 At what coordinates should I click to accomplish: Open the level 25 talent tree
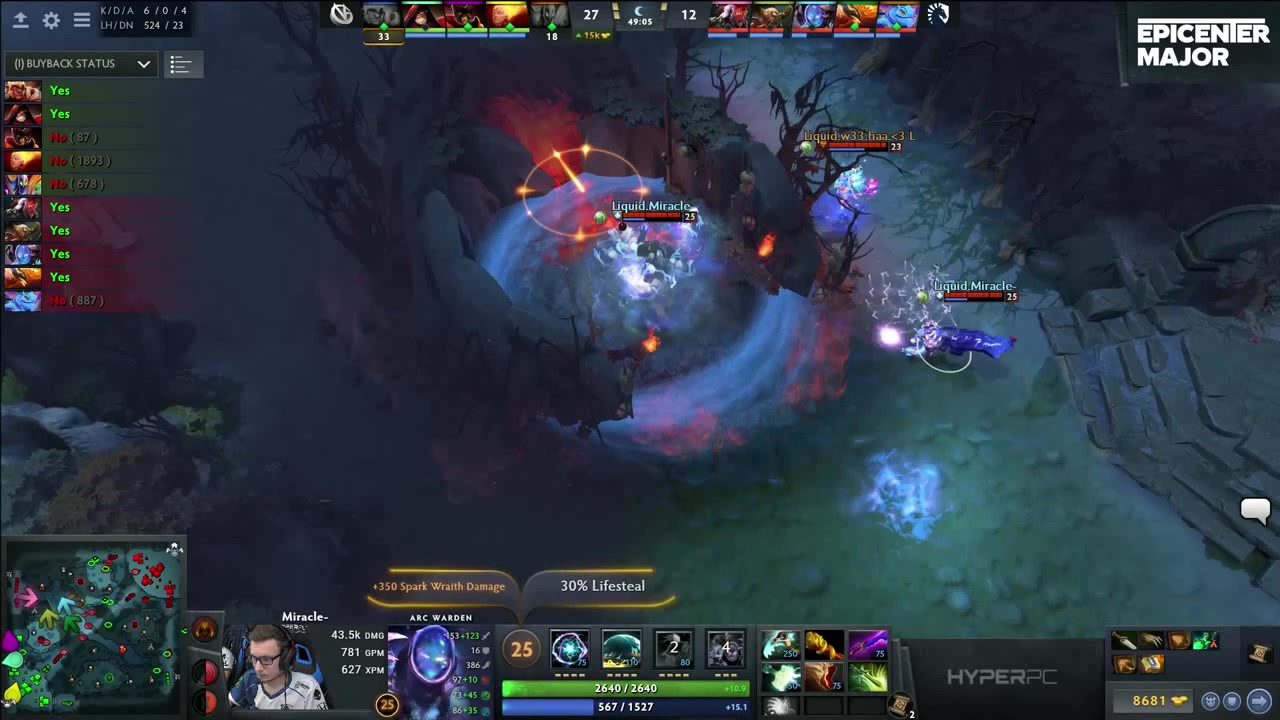pyautogui.click(x=521, y=650)
